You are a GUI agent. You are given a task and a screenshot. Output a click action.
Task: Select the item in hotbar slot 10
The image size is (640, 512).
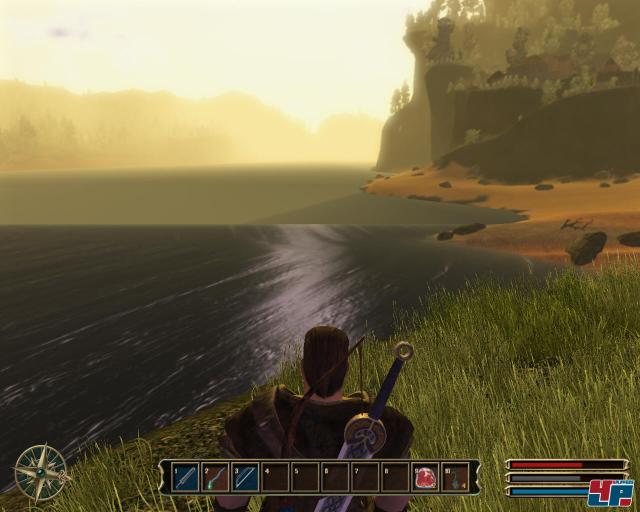pos(455,477)
